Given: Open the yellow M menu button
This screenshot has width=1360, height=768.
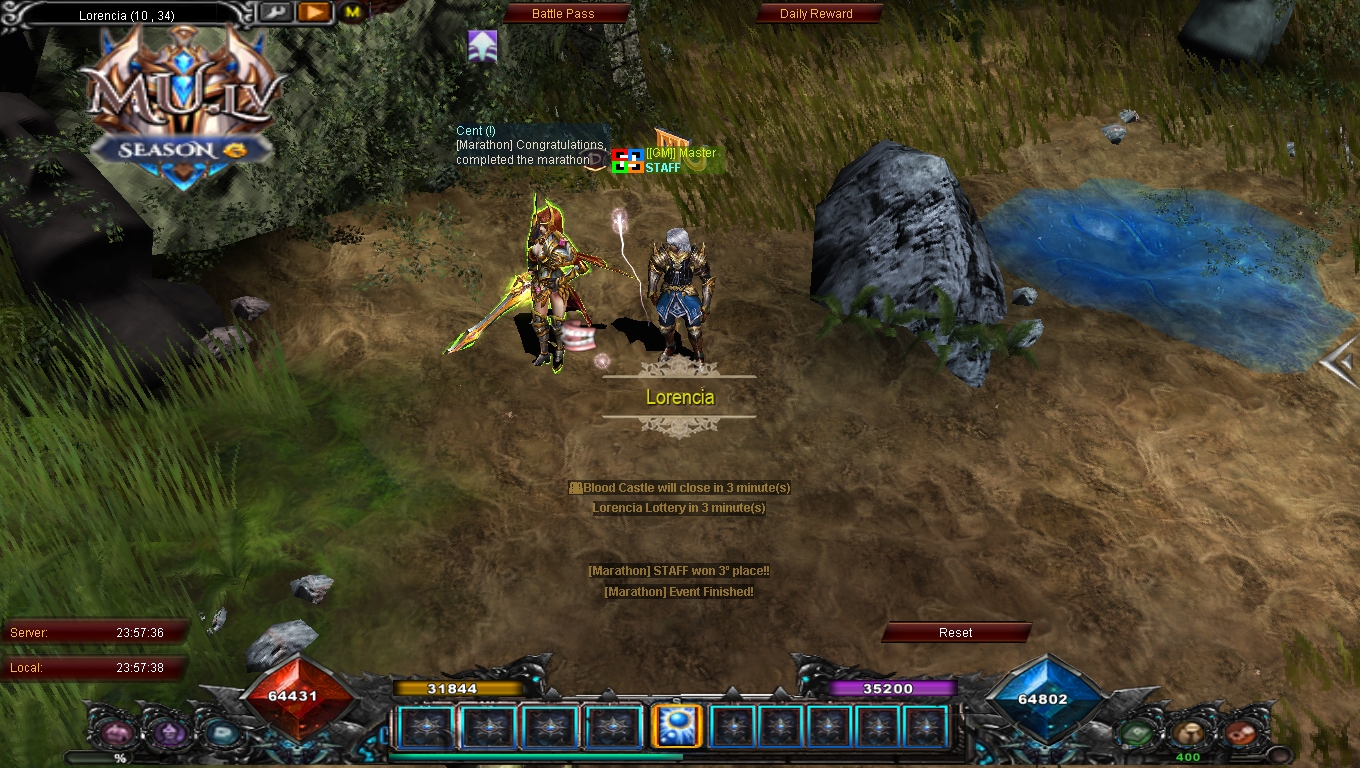Looking at the screenshot, I should point(352,13).
